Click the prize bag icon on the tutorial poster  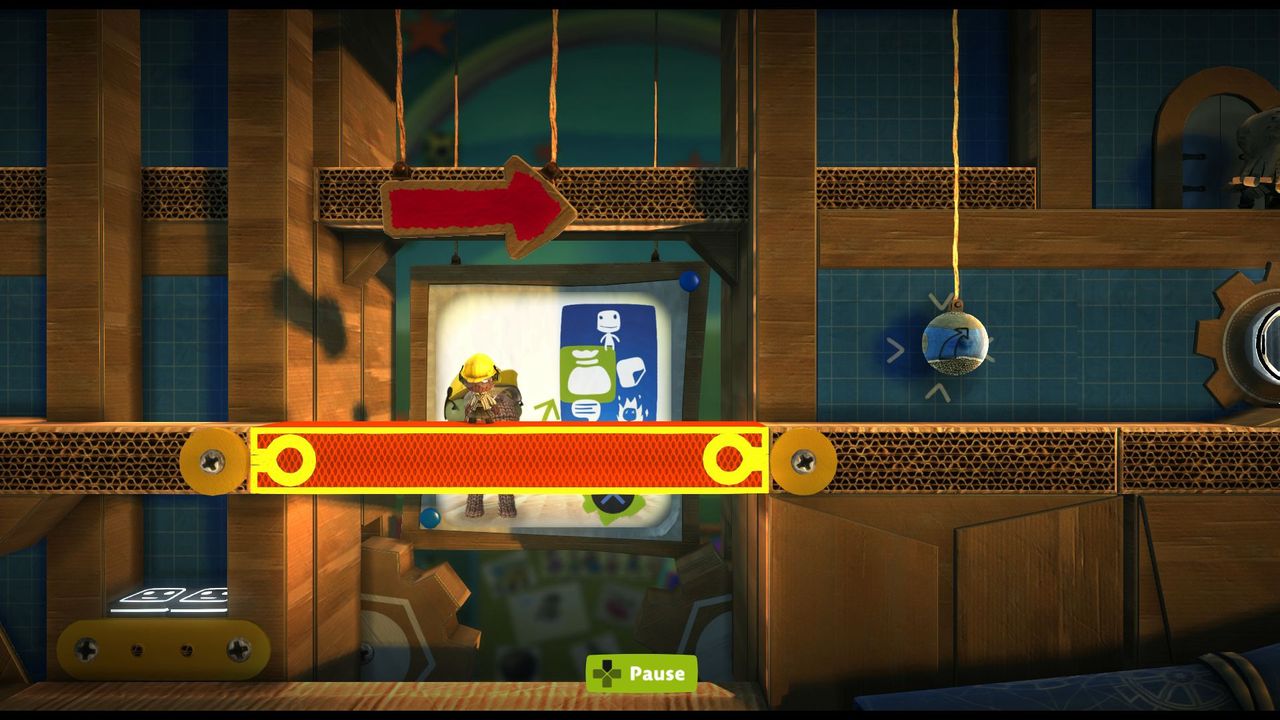[587, 370]
